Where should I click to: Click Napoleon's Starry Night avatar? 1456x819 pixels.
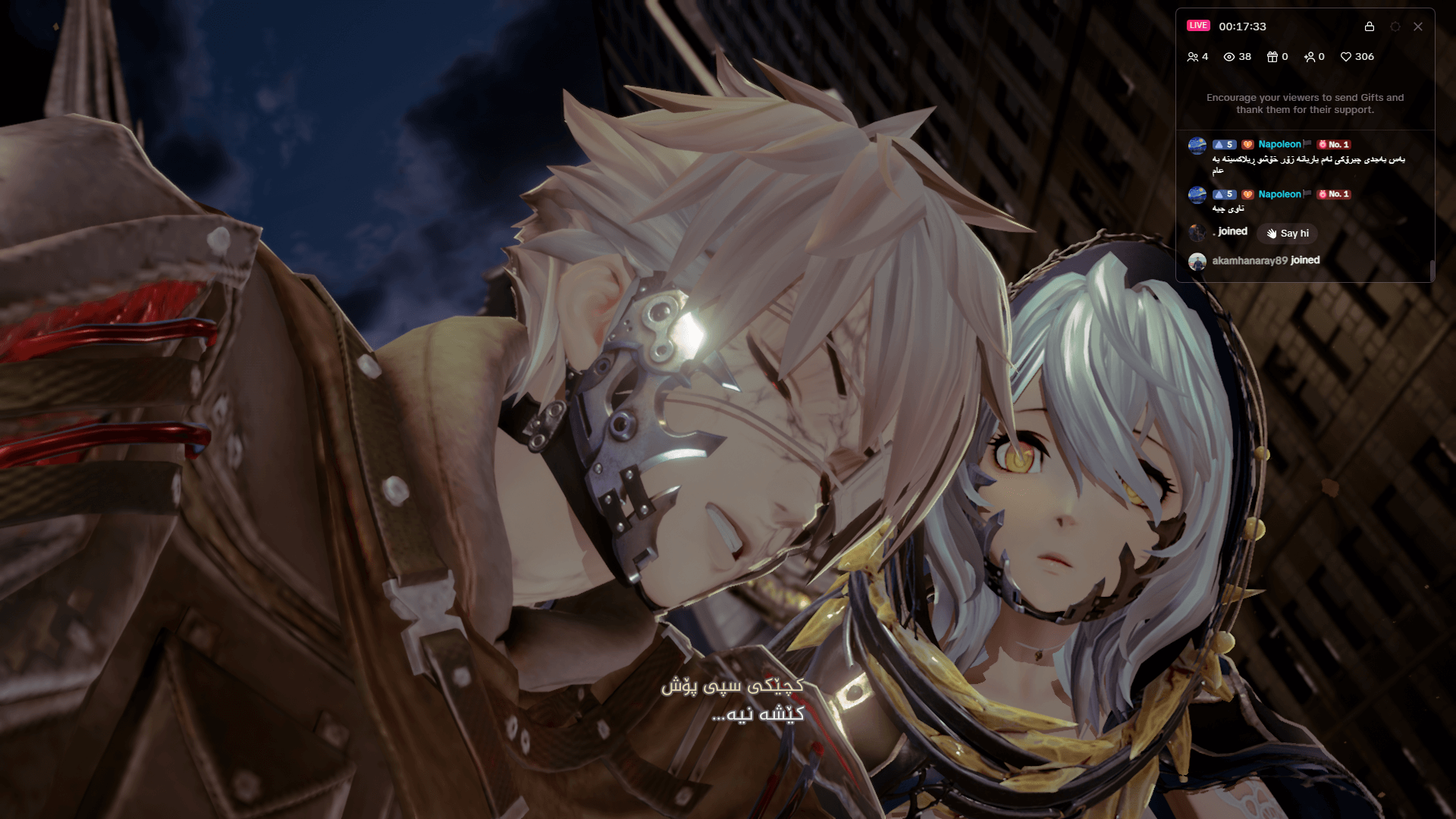(x=1198, y=144)
